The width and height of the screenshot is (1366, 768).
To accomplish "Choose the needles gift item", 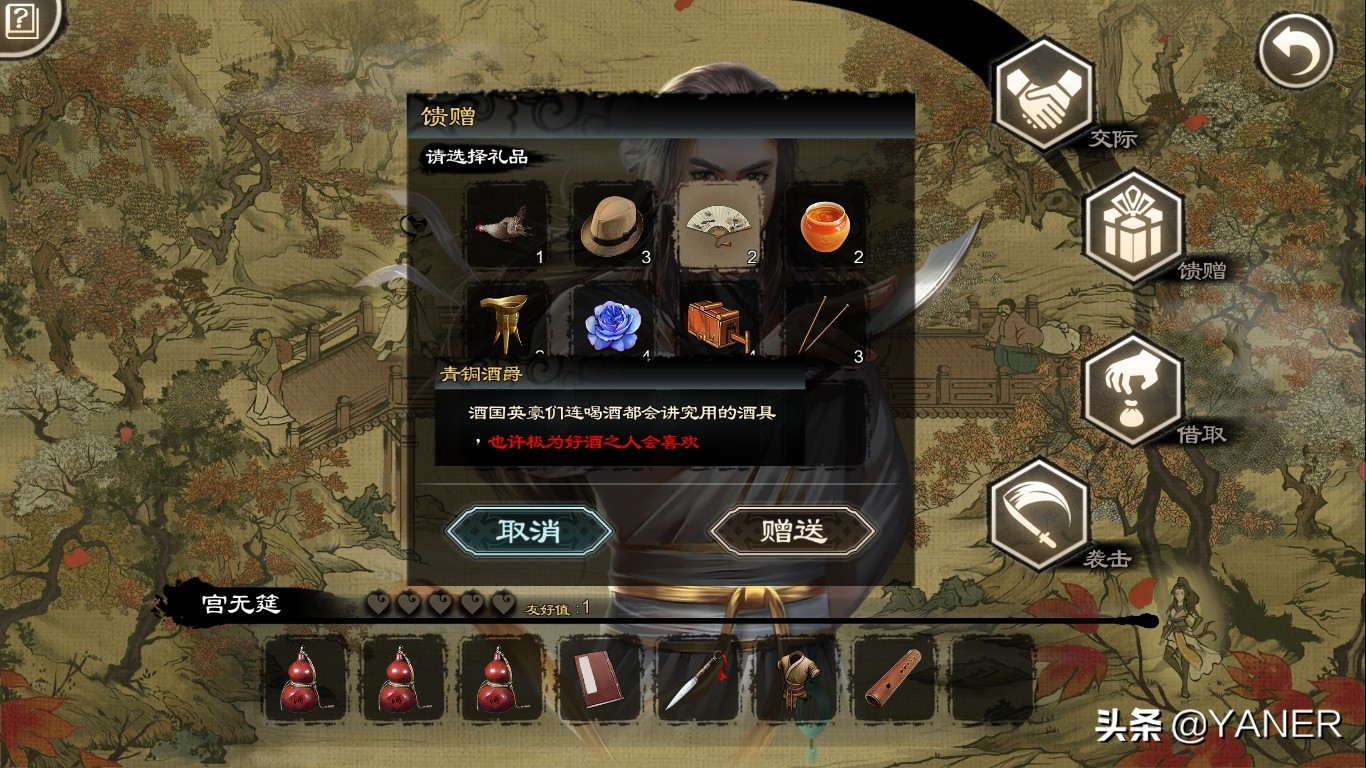I will coord(828,320).
